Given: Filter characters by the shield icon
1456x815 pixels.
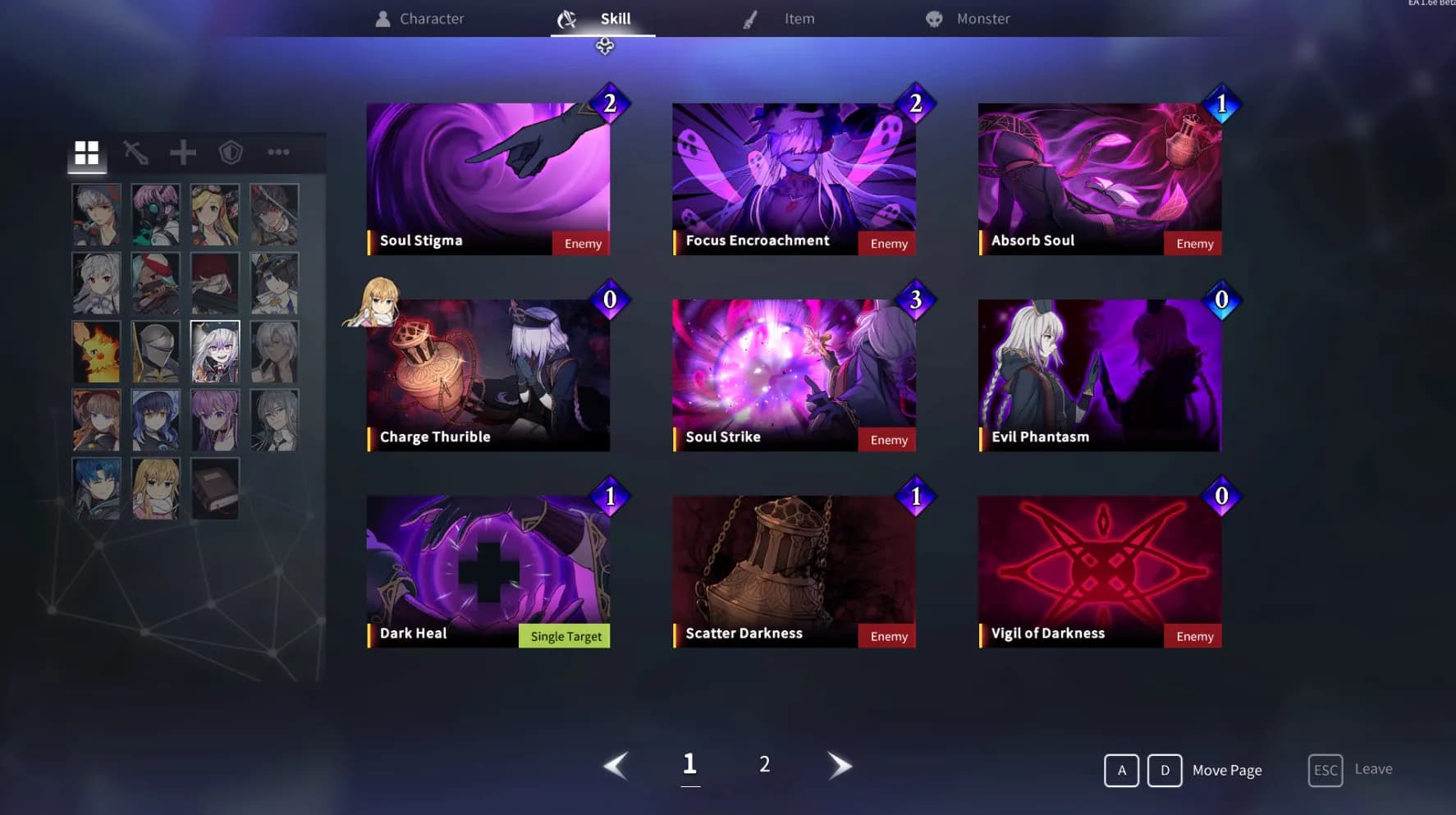Looking at the screenshot, I should pyautogui.click(x=231, y=153).
